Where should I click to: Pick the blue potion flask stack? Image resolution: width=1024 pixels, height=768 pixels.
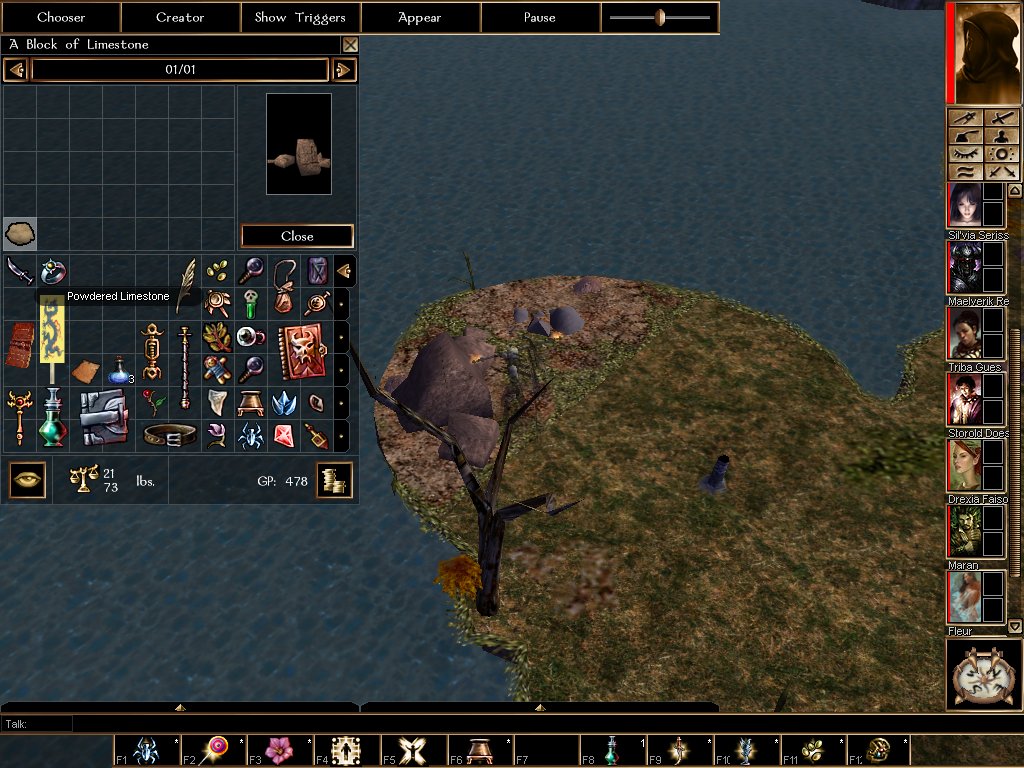coord(119,370)
